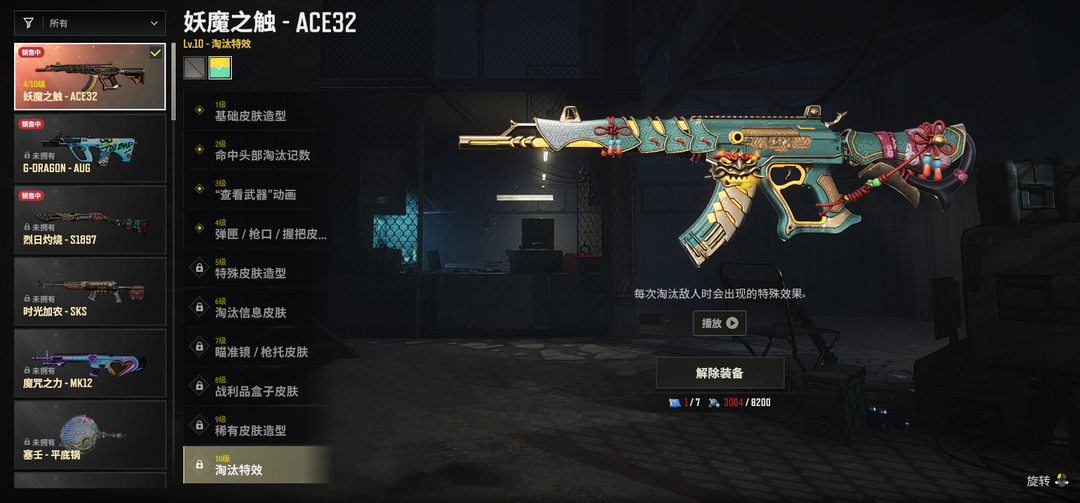This screenshot has width=1080, height=503.
Task: Show level 2 命中头部淘汰记数
Action: point(256,150)
